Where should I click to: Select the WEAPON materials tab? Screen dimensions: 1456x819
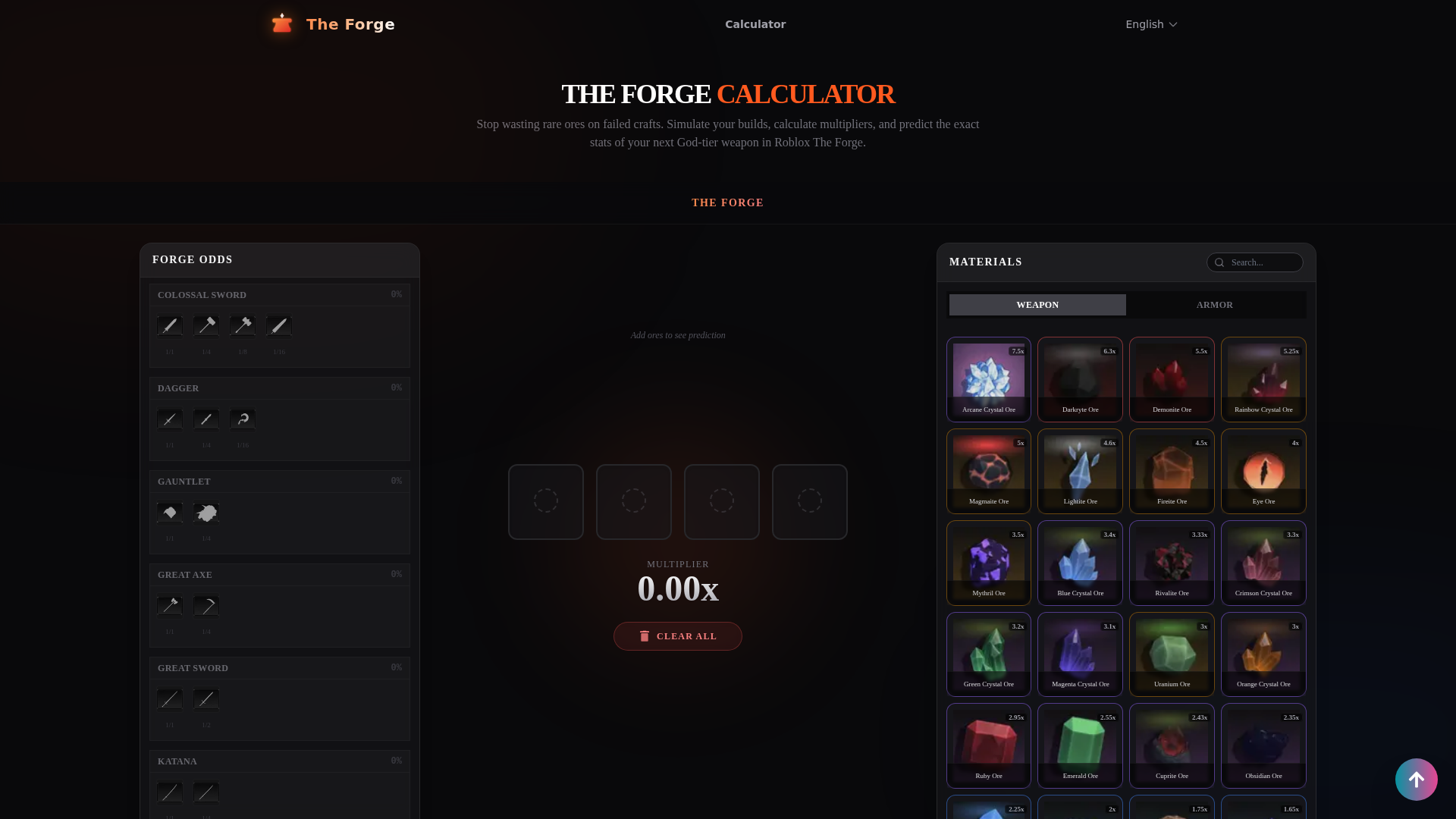(x=1037, y=304)
